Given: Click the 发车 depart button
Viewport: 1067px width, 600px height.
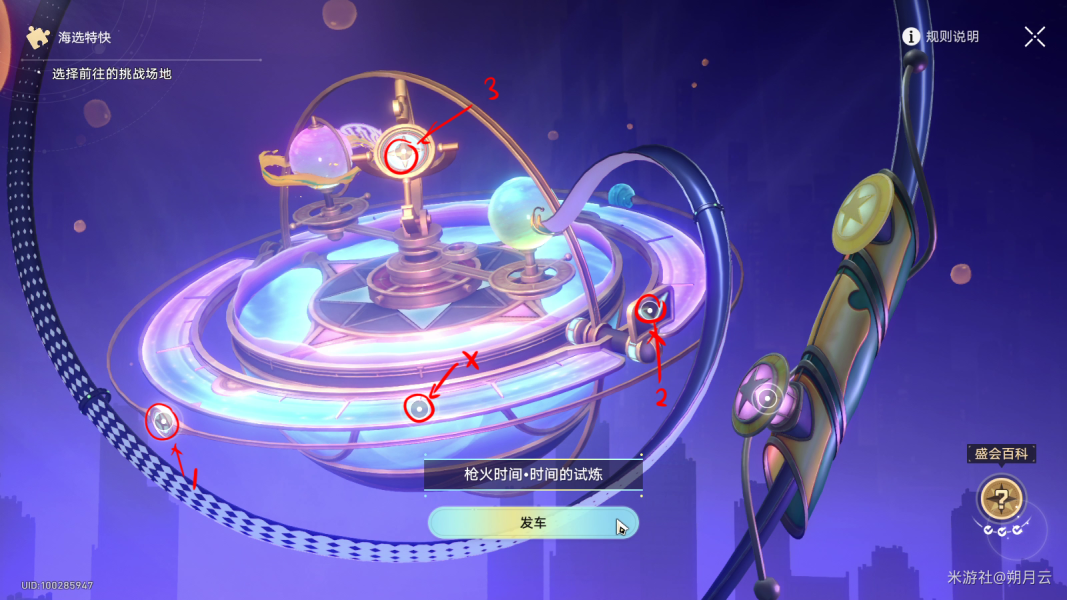Looking at the screenshot, I should tap(532, 523).
